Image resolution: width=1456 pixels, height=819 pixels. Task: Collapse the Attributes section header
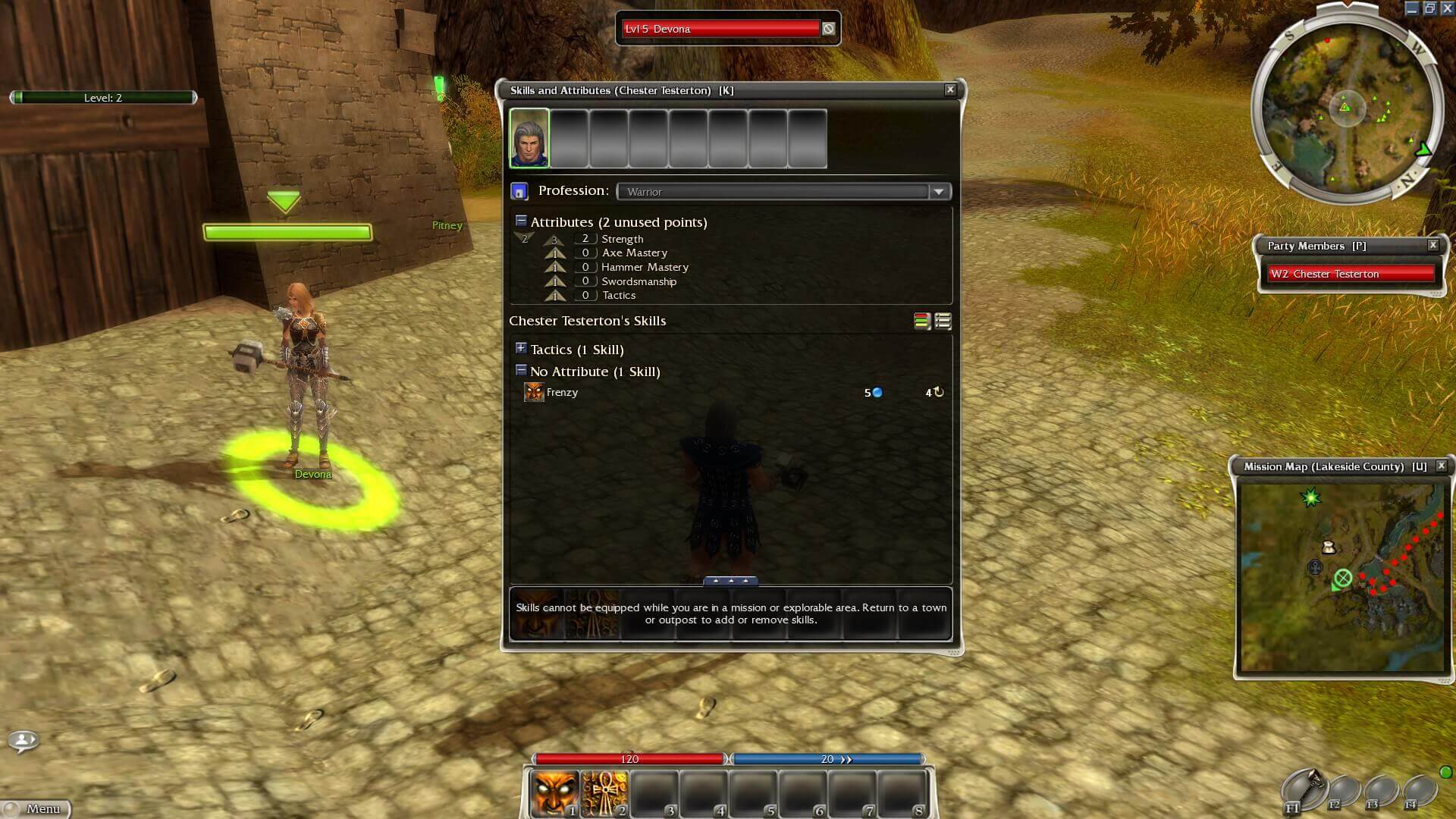click(521, 221)
